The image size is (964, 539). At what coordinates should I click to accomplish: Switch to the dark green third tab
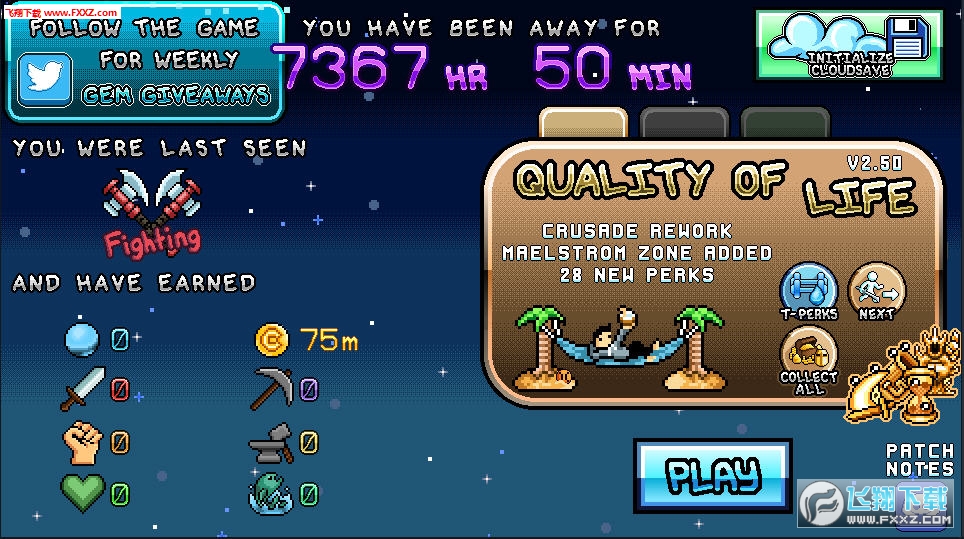(785, 124)
